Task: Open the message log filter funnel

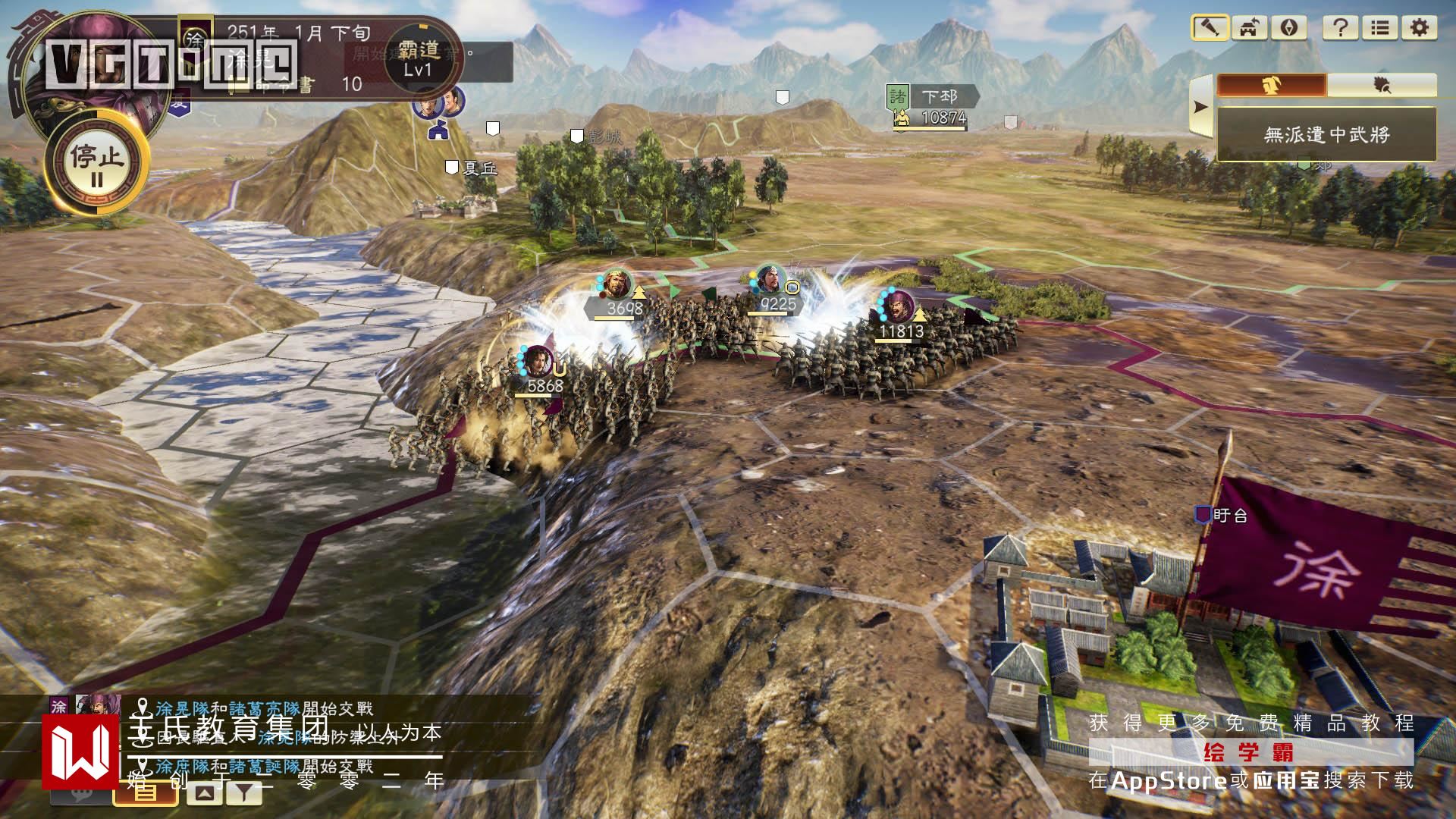Action: click(x=243, y=793)
